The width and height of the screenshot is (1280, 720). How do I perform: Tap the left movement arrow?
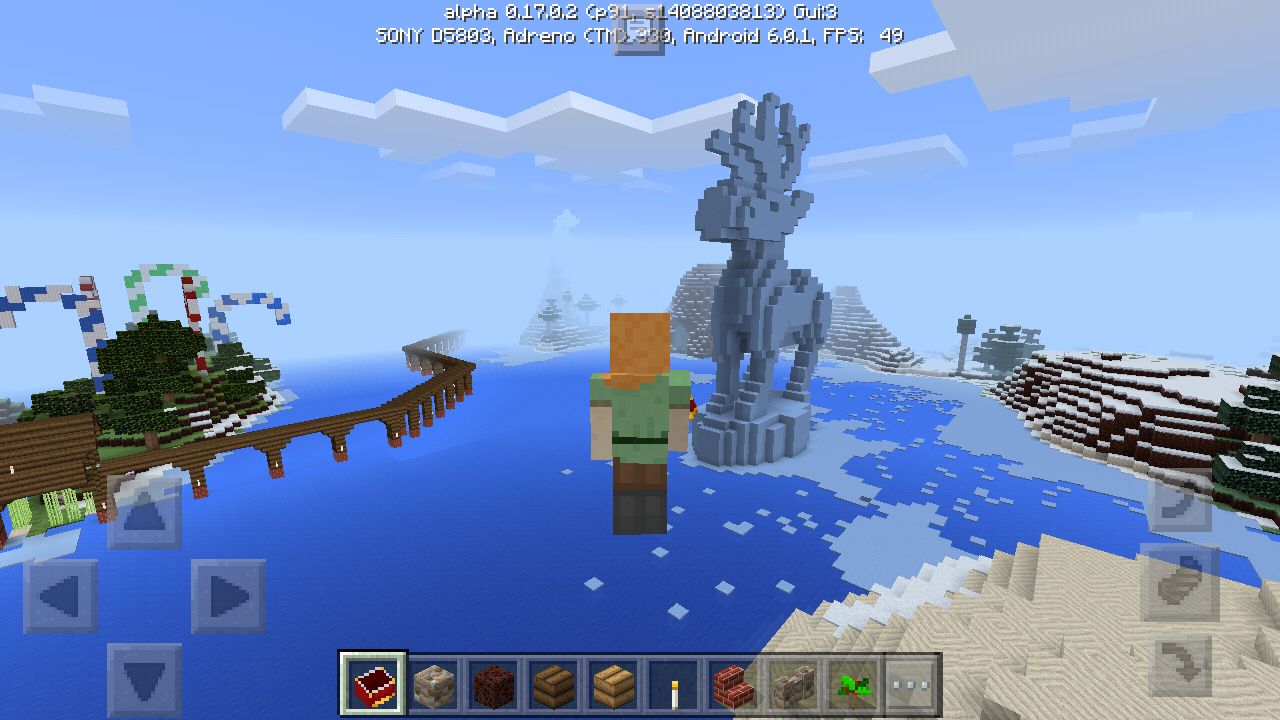(x=61, y=597)
